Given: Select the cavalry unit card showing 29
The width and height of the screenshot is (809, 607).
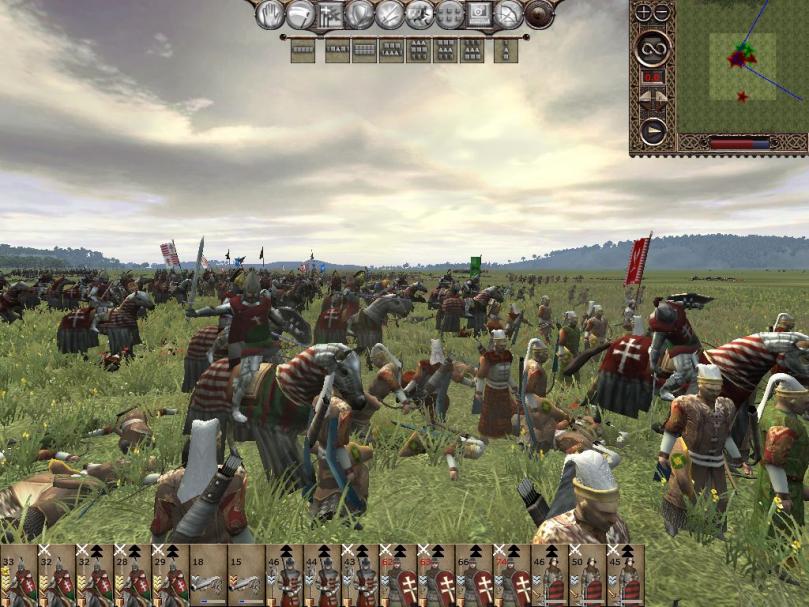Looking at the screenshot, I should click(170, 575).
